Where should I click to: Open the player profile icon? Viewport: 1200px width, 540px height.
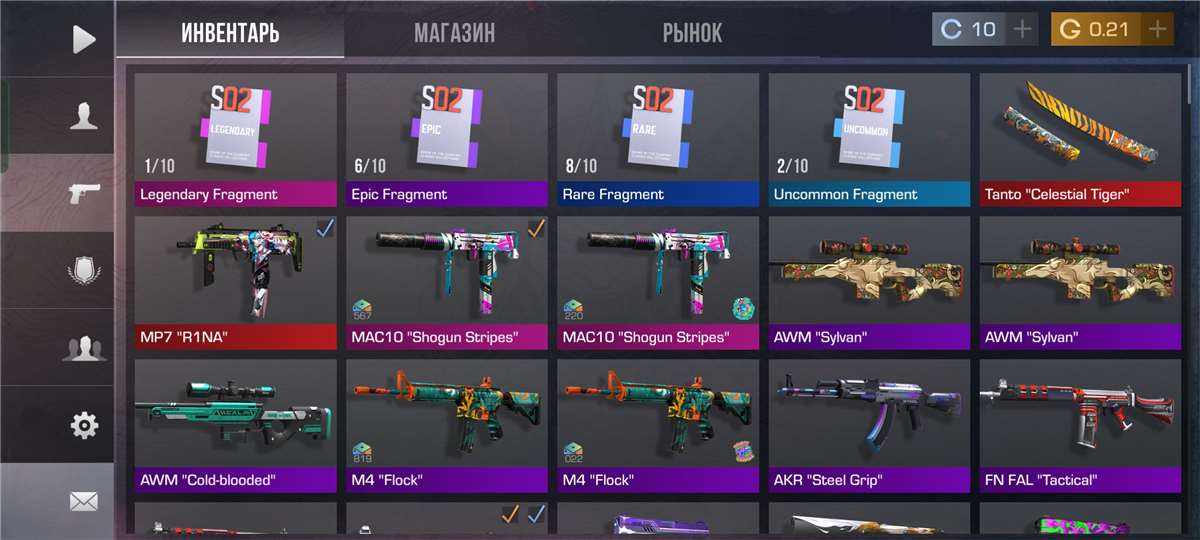click(84, 116)
